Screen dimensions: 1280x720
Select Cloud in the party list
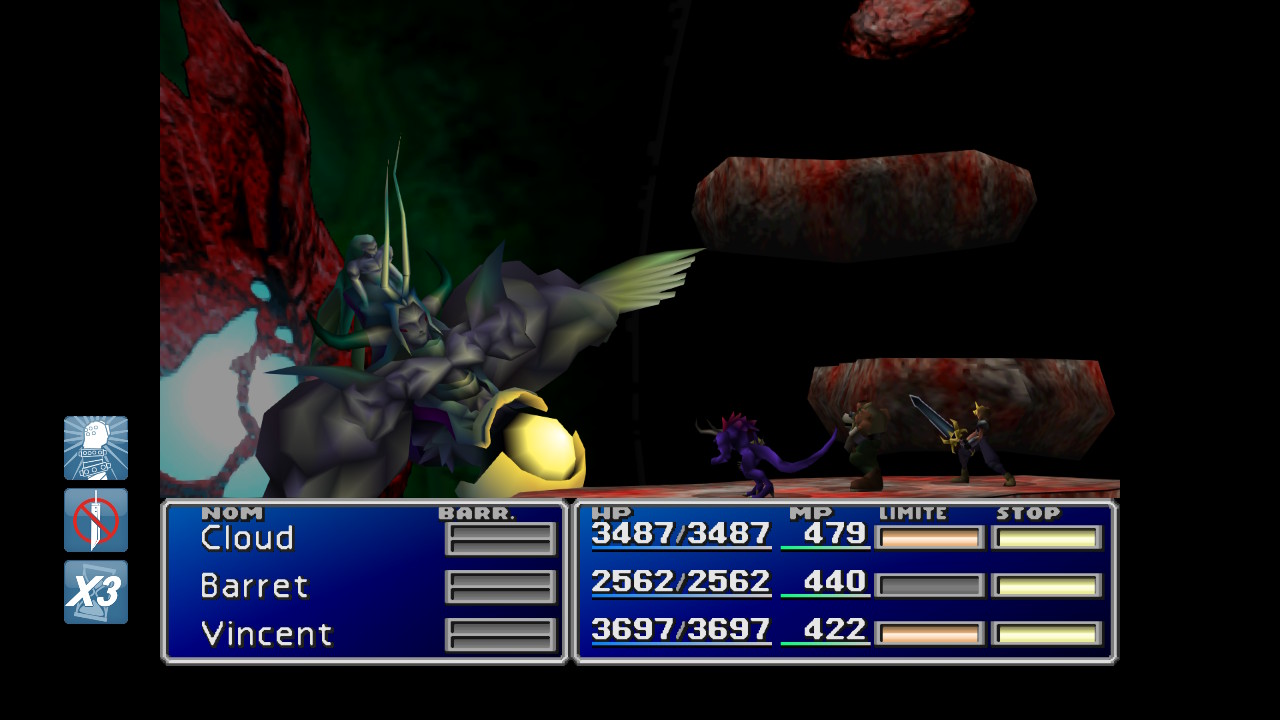click(247, 538)
